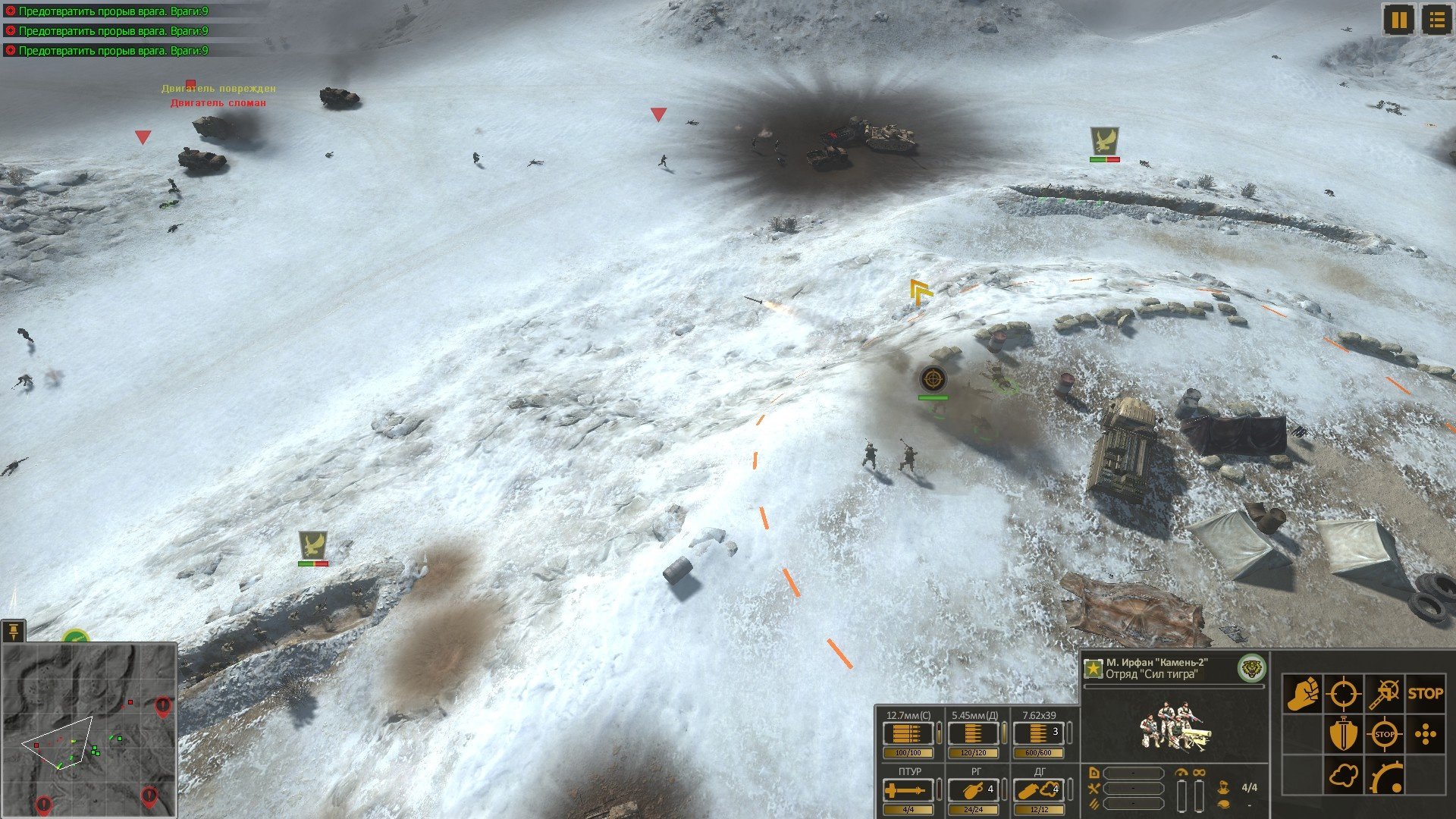The height and width of the screenshot is (819, 1456).
Task: Select the 12.7мм(С) ammo slot
Action: [x=908, y=734]
